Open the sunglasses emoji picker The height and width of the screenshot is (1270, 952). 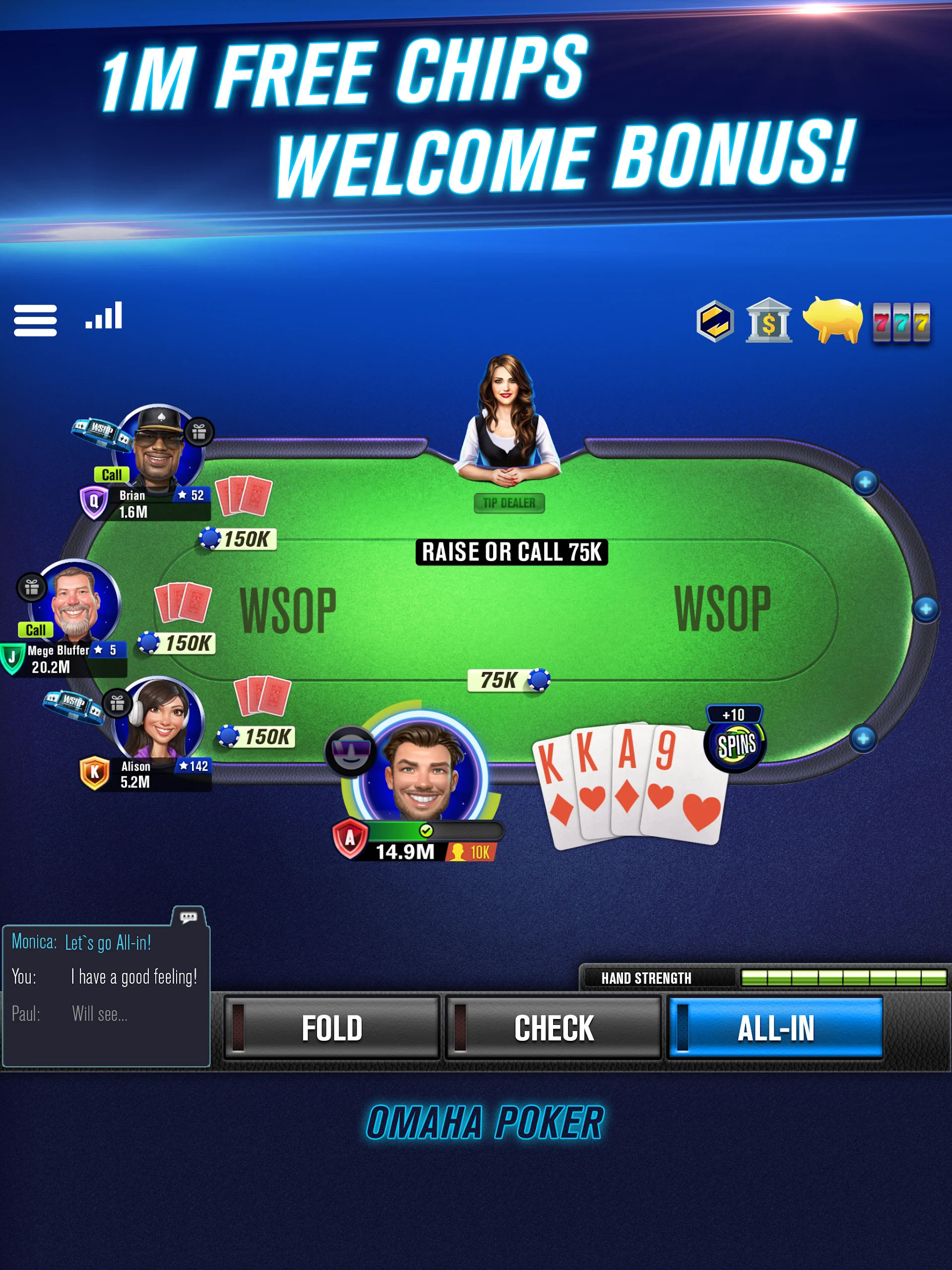point(350,751)
